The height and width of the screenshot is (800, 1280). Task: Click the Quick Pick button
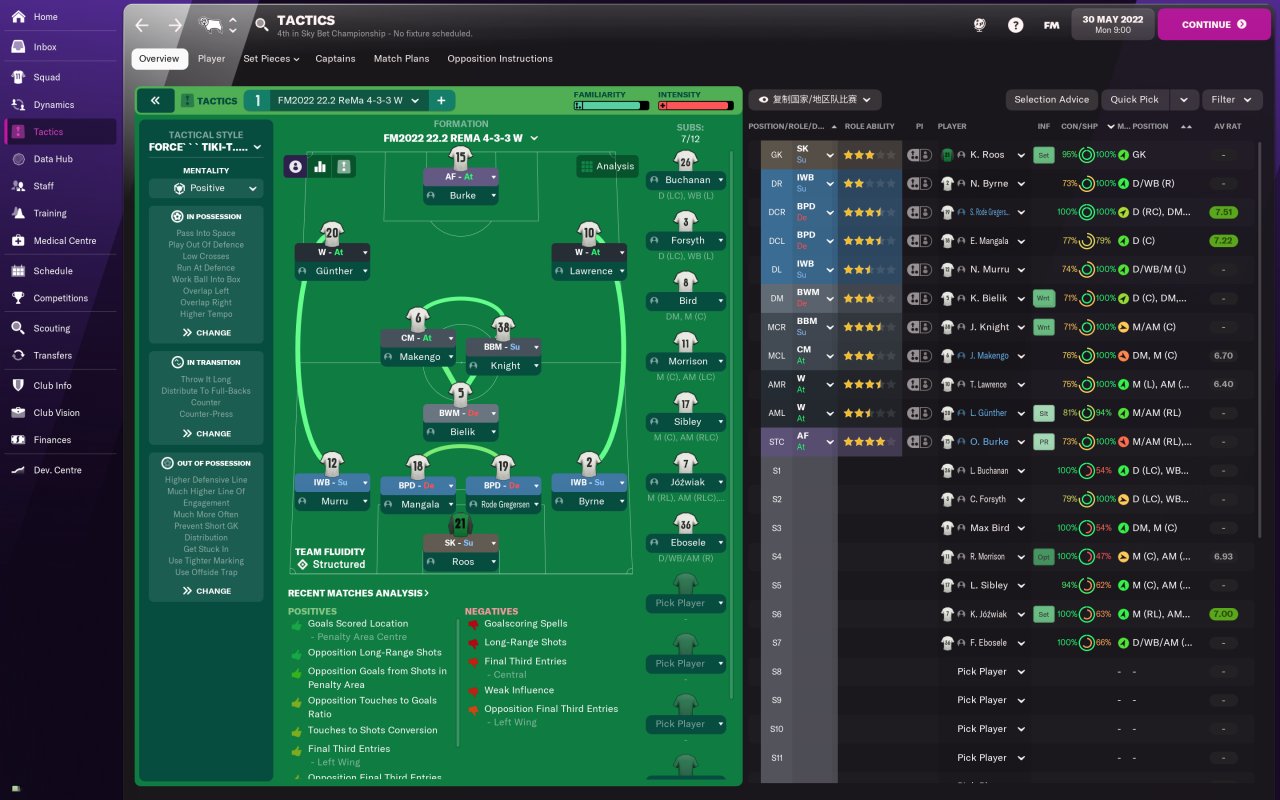pyautogui.click(x=1134, y=100)
